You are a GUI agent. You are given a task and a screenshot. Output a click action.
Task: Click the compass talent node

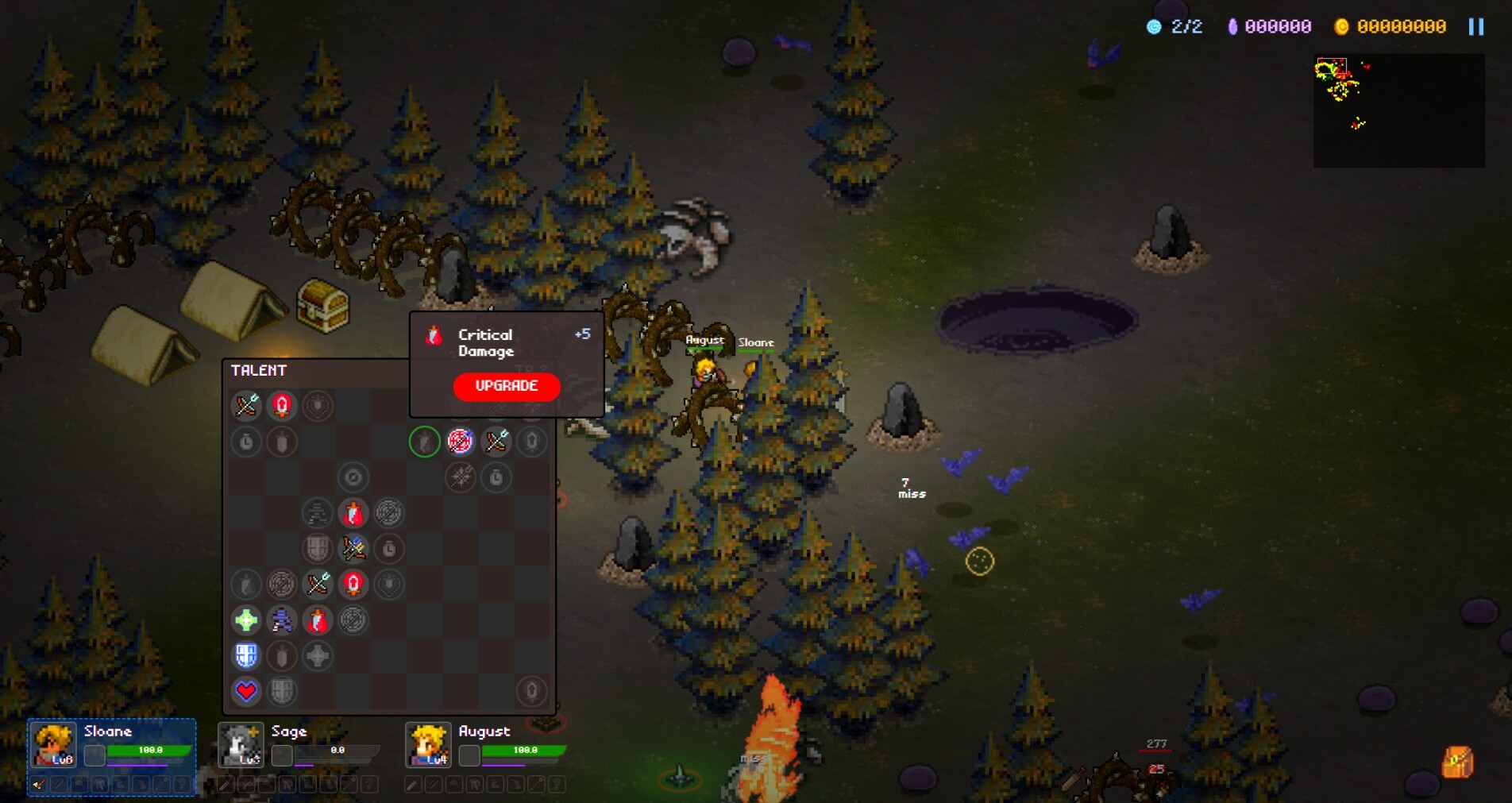click(353, 477)
